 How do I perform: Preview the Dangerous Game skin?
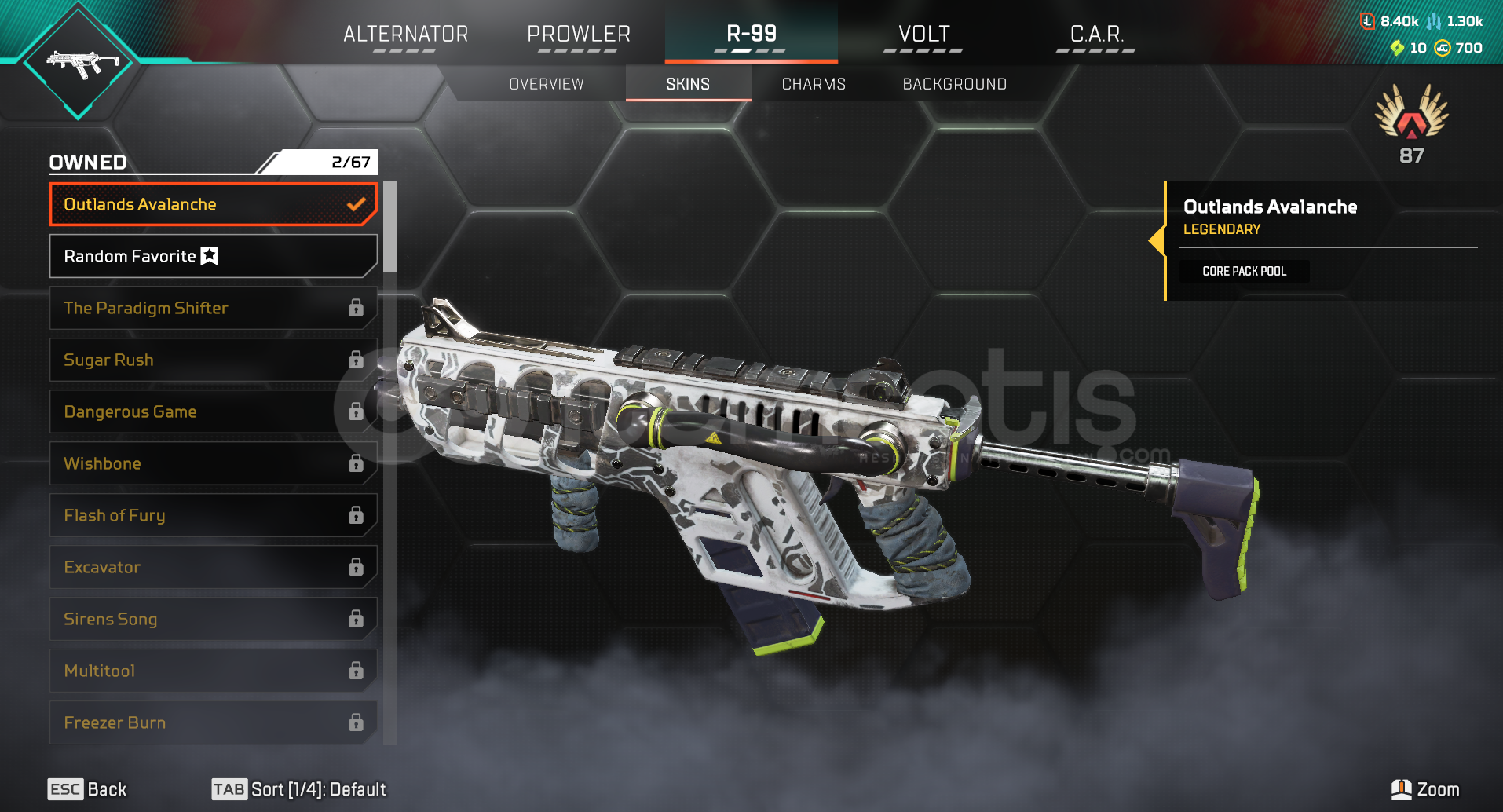click(213, 411)
